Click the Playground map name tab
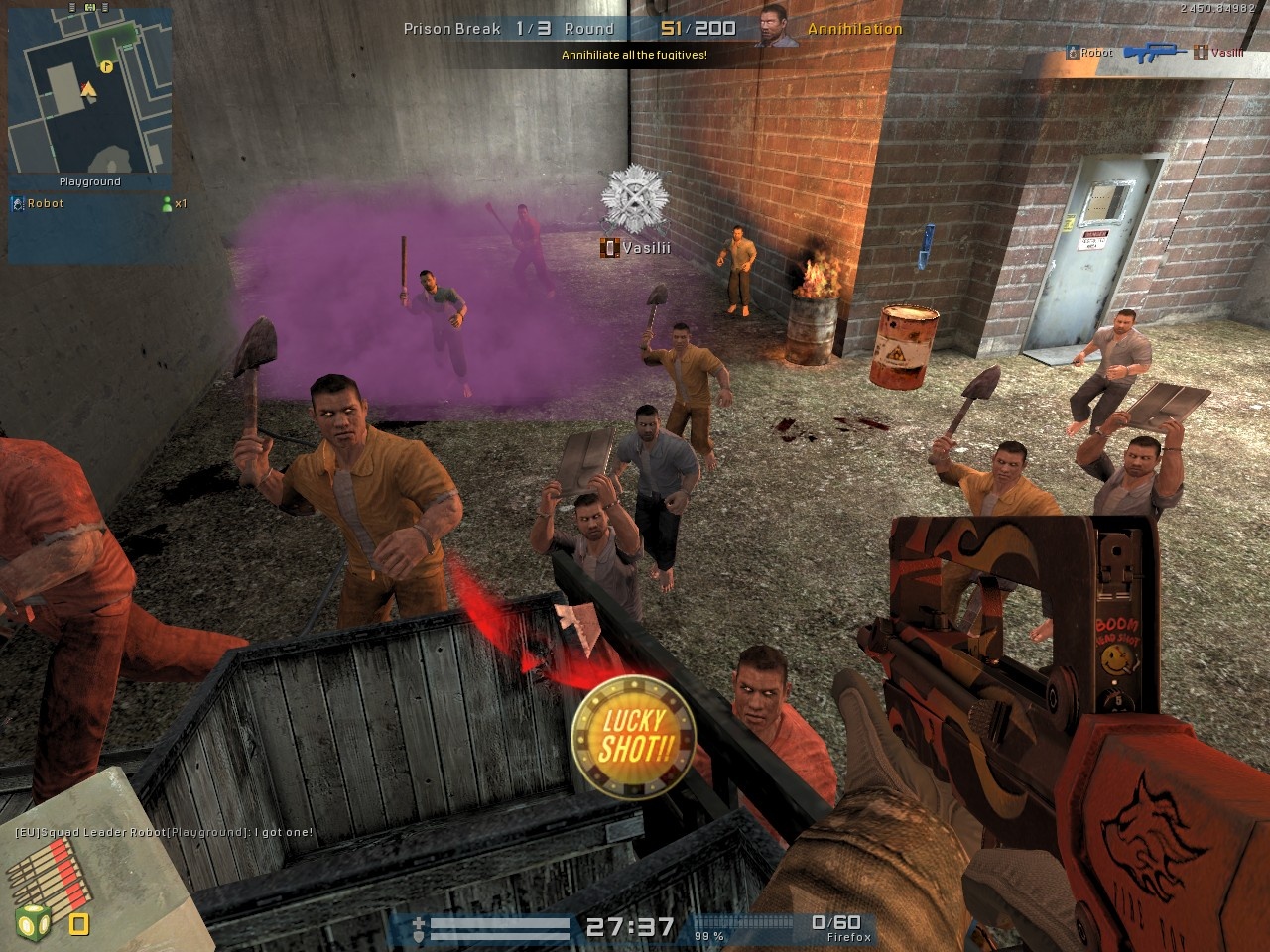Viewport: 1270px width, 952px height. (90, 181)
